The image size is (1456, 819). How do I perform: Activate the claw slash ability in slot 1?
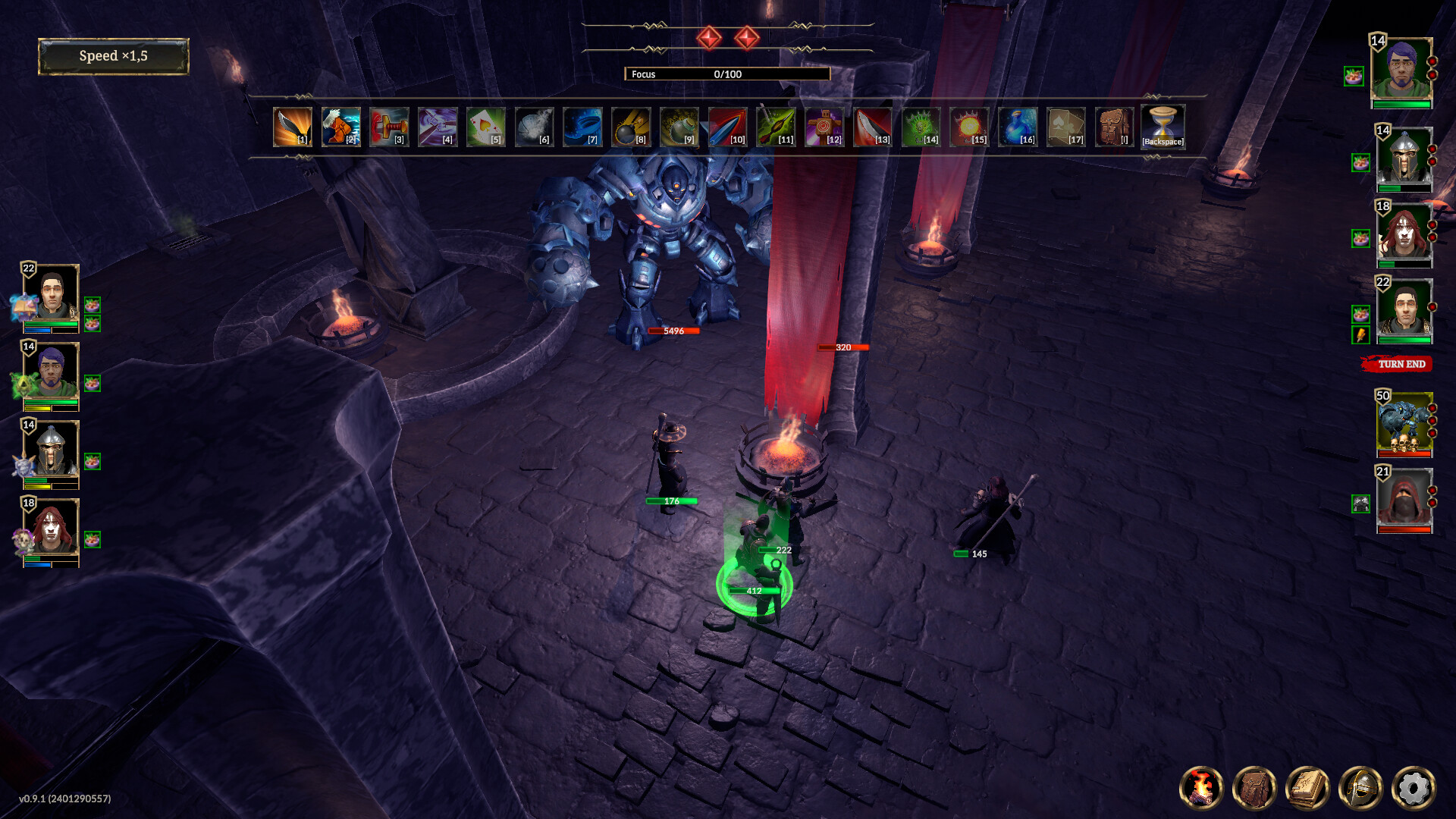[292, 127]
